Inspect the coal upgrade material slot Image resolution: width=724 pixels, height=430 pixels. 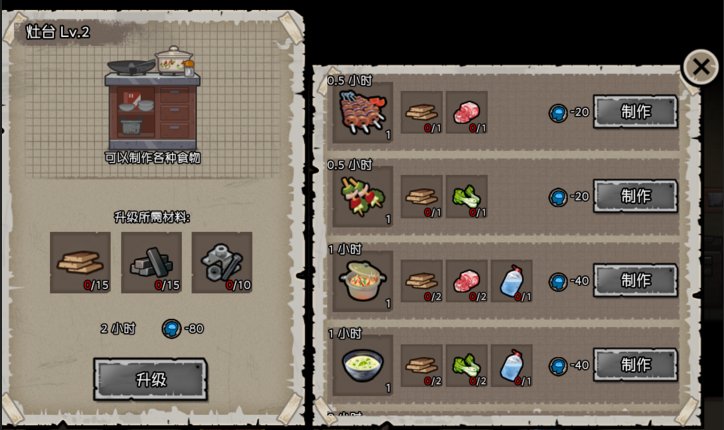151,262
